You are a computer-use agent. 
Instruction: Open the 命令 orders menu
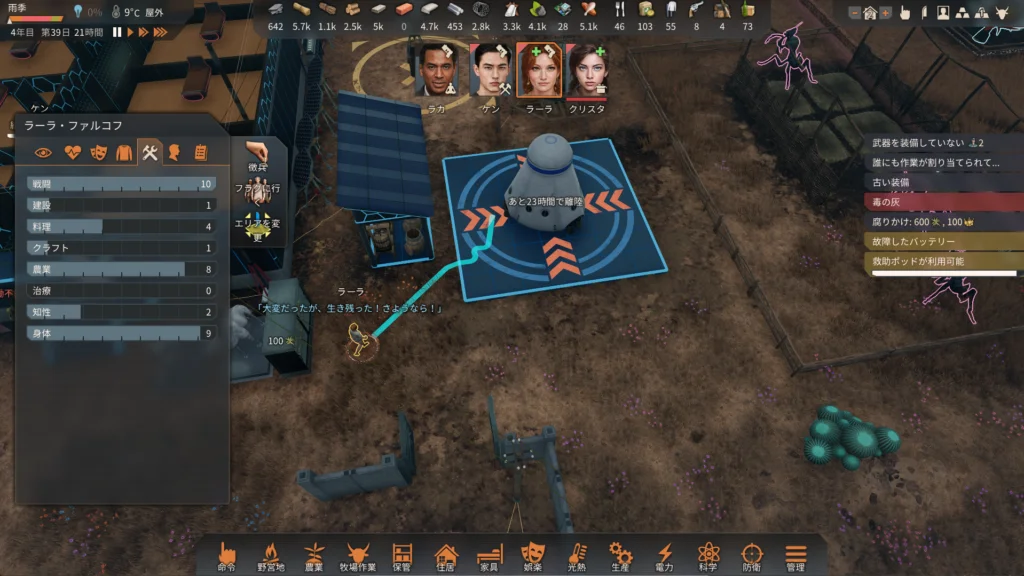pos(227,555)
